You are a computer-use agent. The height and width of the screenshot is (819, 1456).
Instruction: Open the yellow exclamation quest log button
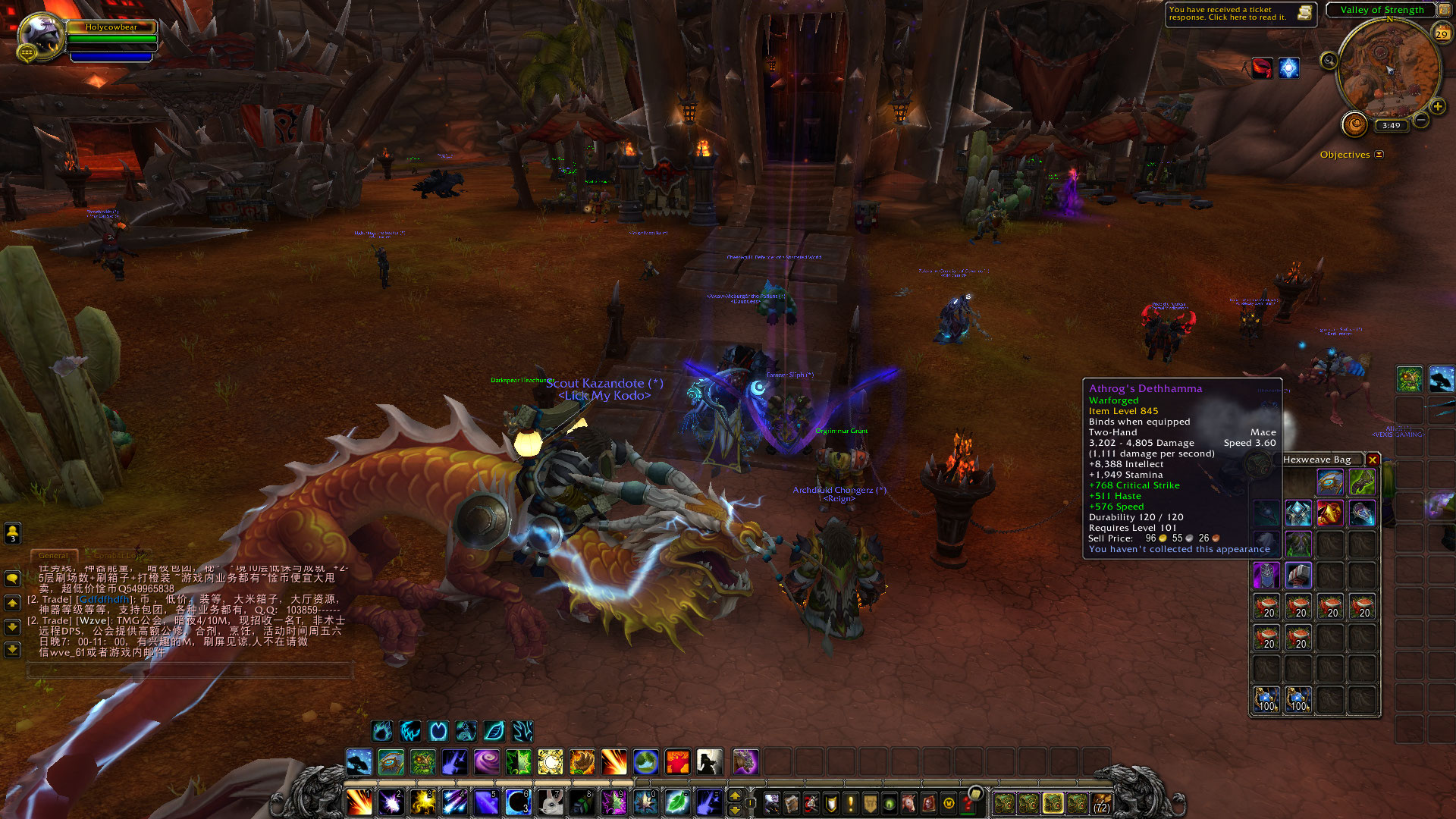851,802
